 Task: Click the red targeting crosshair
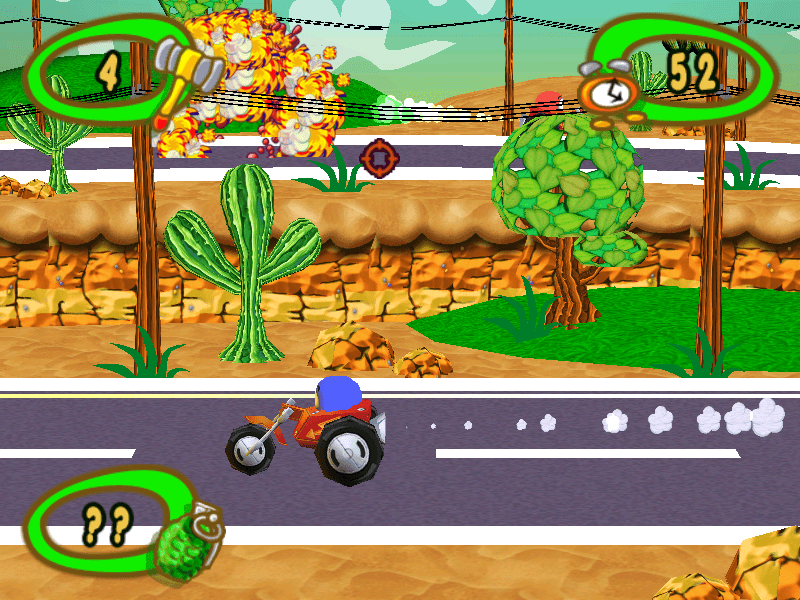coord(379,157)
